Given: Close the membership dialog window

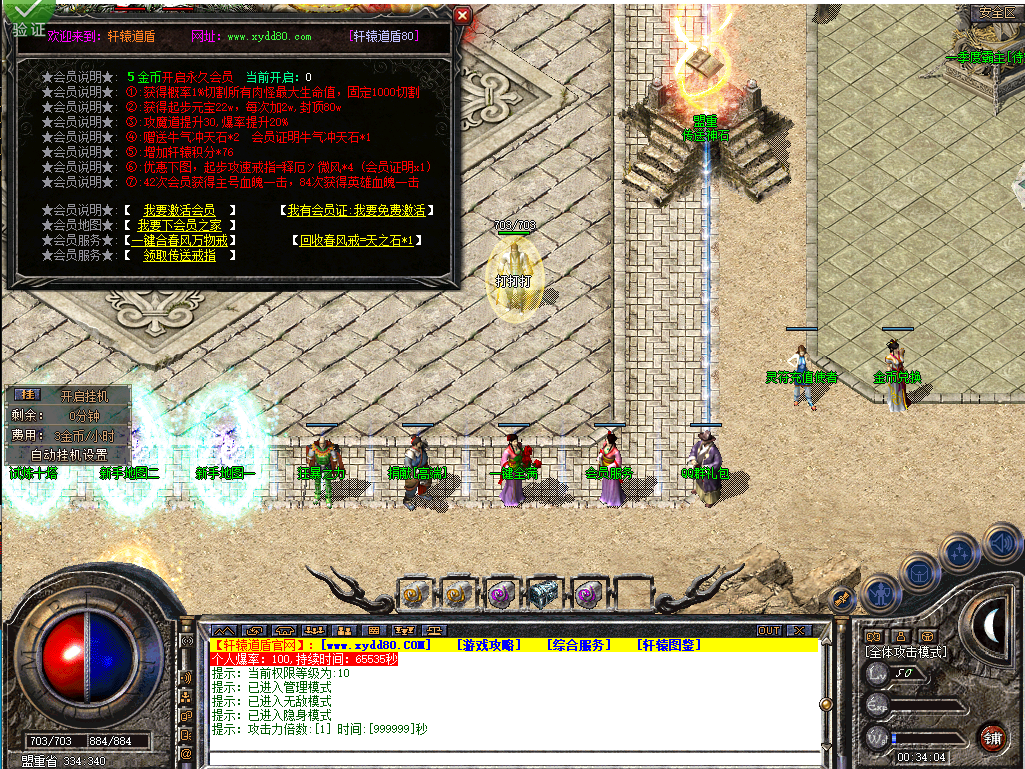Looking at the screenshot, I should [x=462, y=15].
